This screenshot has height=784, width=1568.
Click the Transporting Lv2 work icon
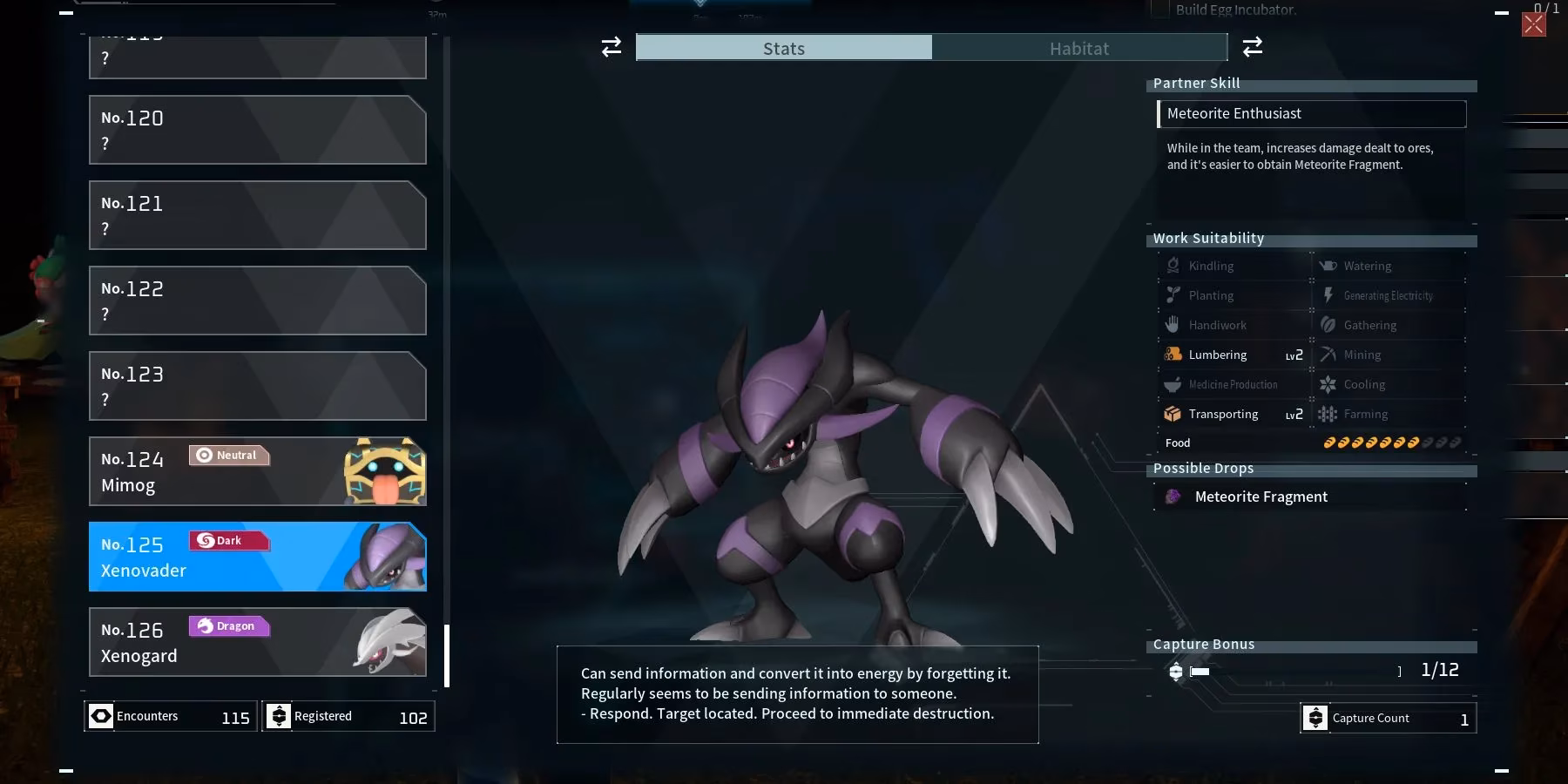(1174, 414)
